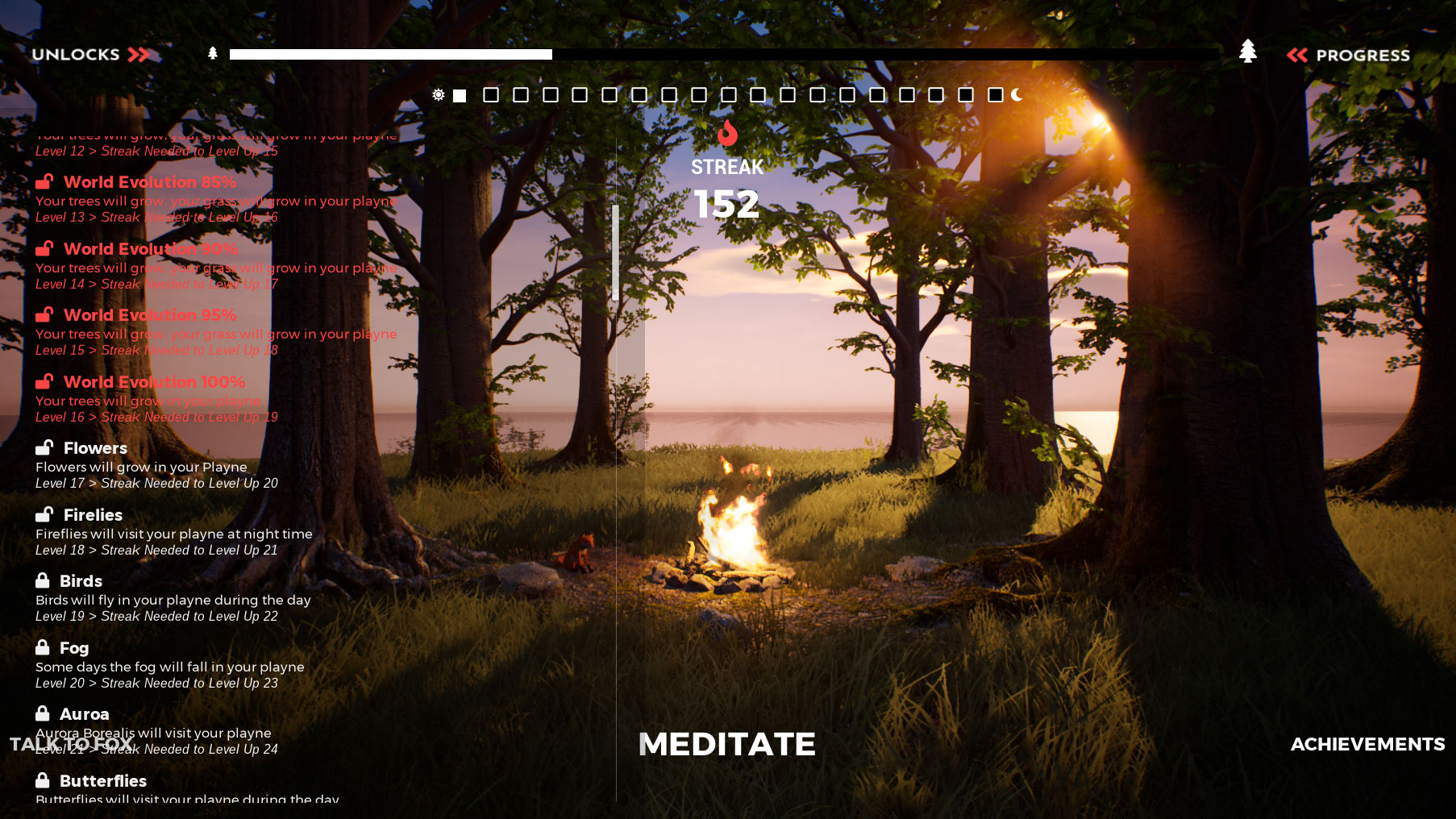Toggle the filled day square near the sun
1456x819 pixels.
pos(460,95)
